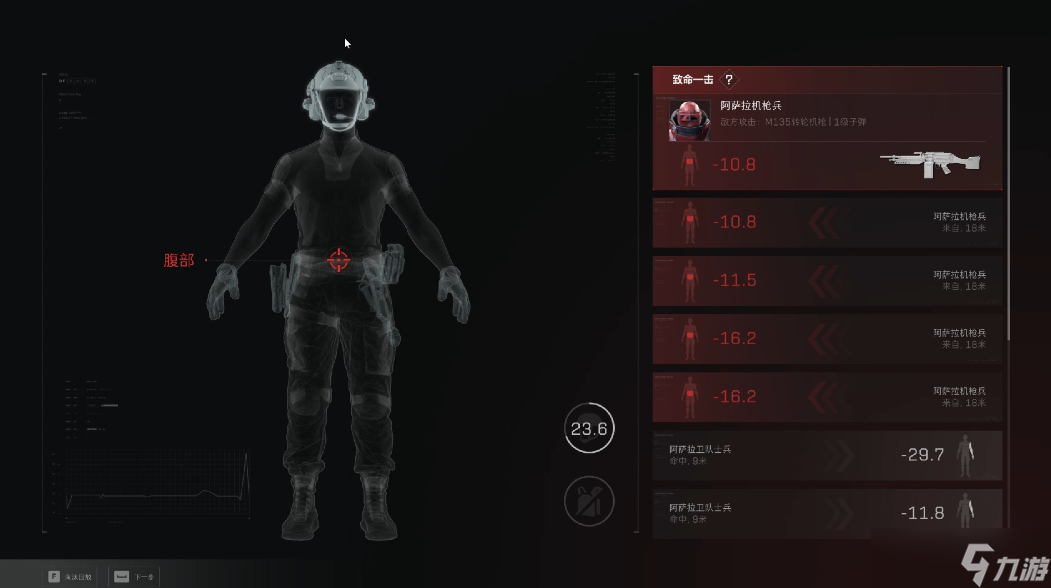1051x588 pixels.
Task: Click the crossed-out backpack circle icon
Action: [x=588, y=500]
